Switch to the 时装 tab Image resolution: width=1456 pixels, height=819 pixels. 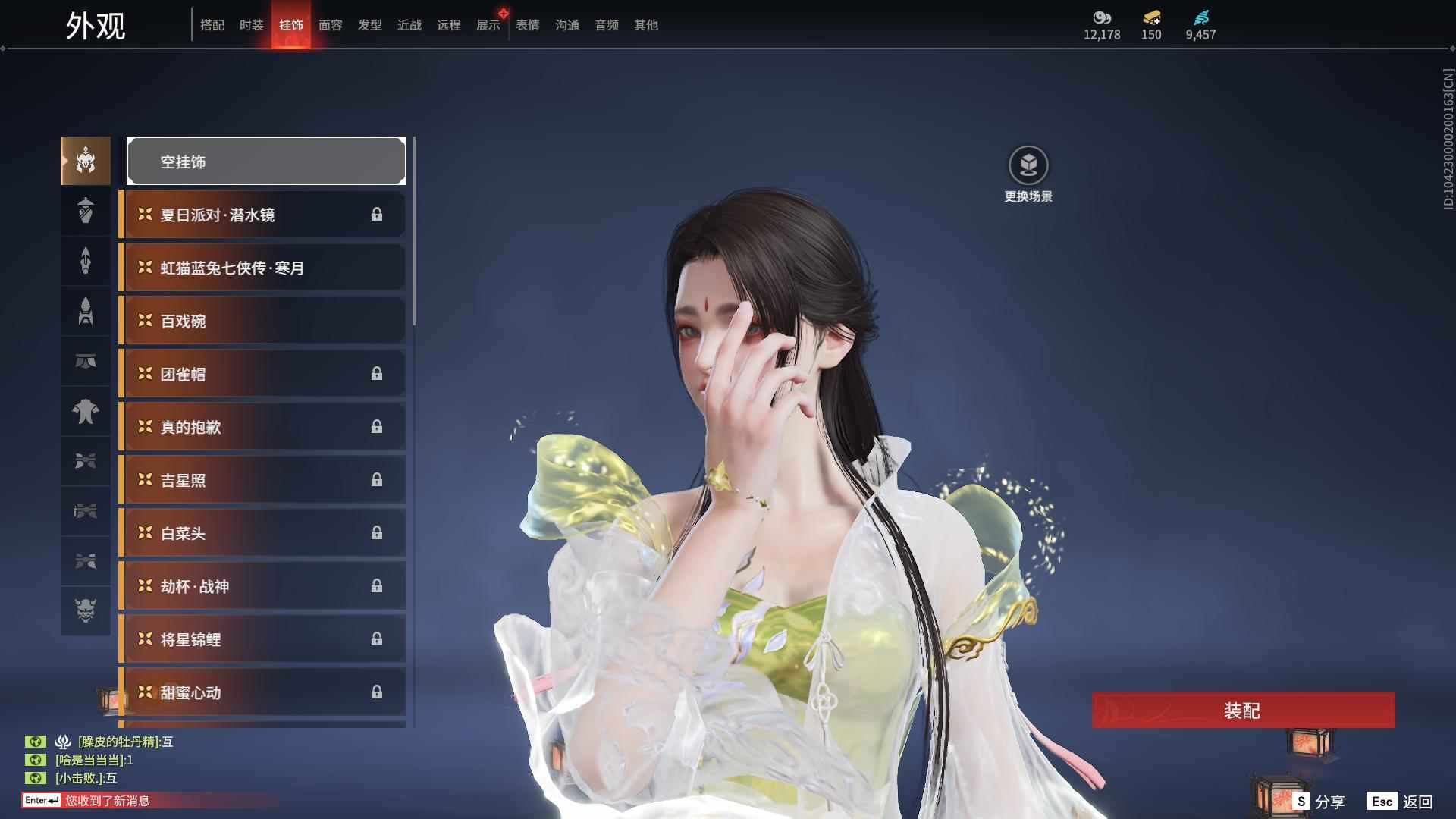tap(251, 25)
